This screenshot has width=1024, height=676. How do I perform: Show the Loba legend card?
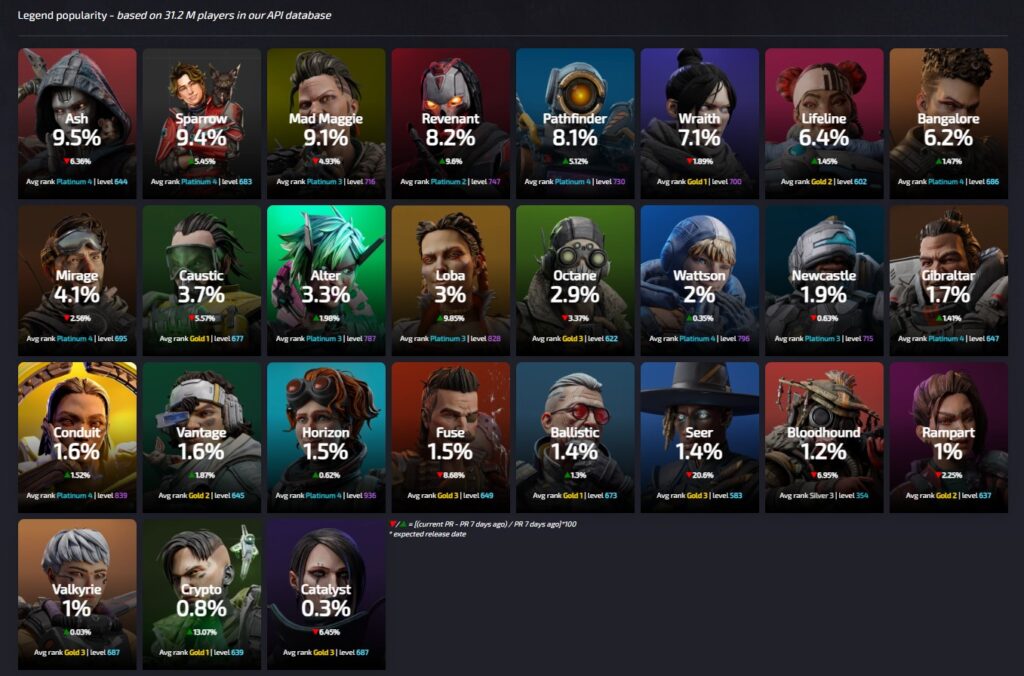pyautogui.click(x=450, y=277)
